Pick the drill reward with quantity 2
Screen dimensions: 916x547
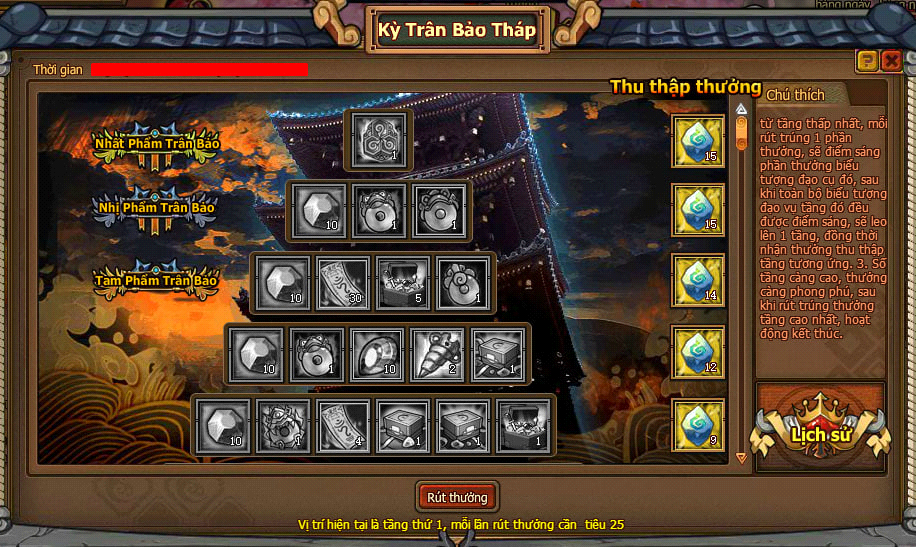[438, 354]
